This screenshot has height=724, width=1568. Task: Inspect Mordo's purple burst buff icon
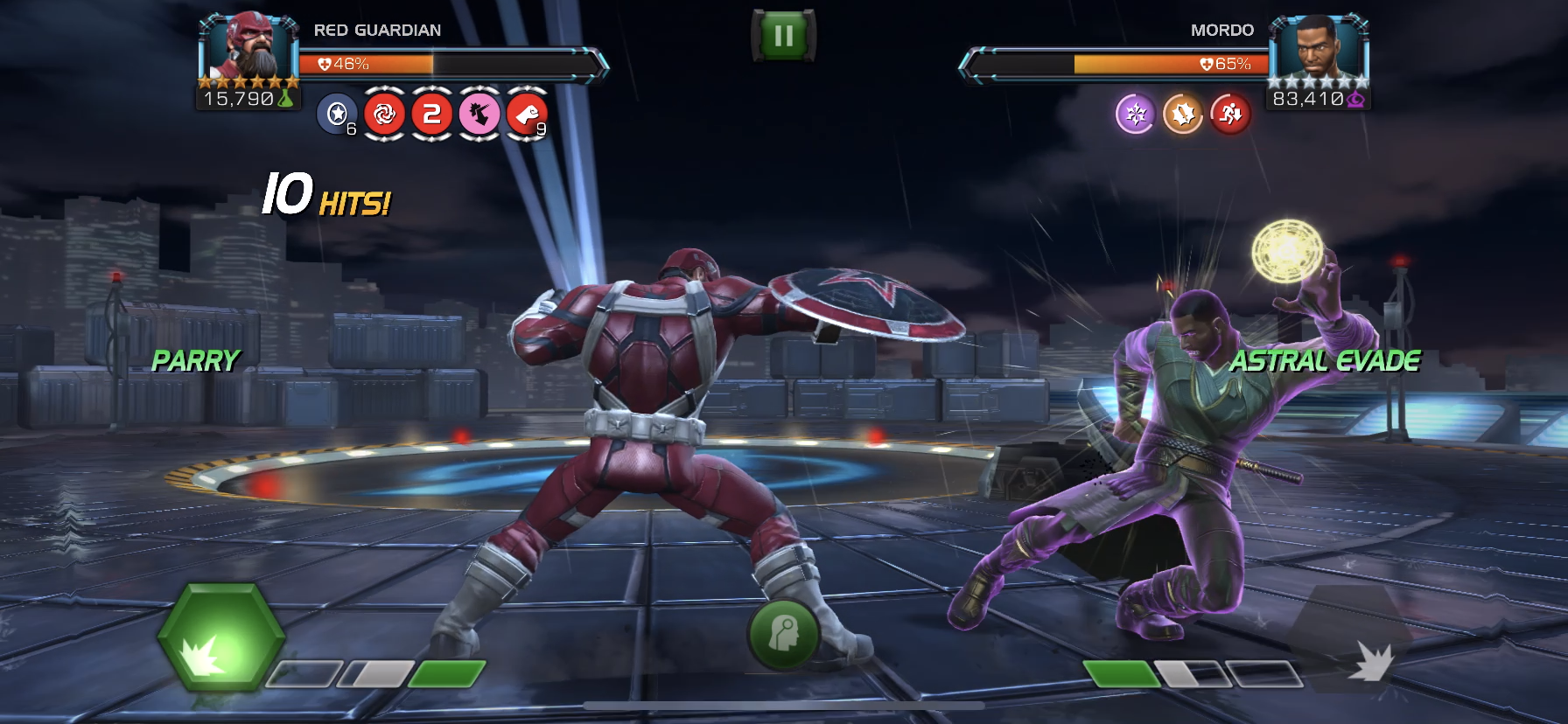pyautogui.click(x=1136, y=115)
